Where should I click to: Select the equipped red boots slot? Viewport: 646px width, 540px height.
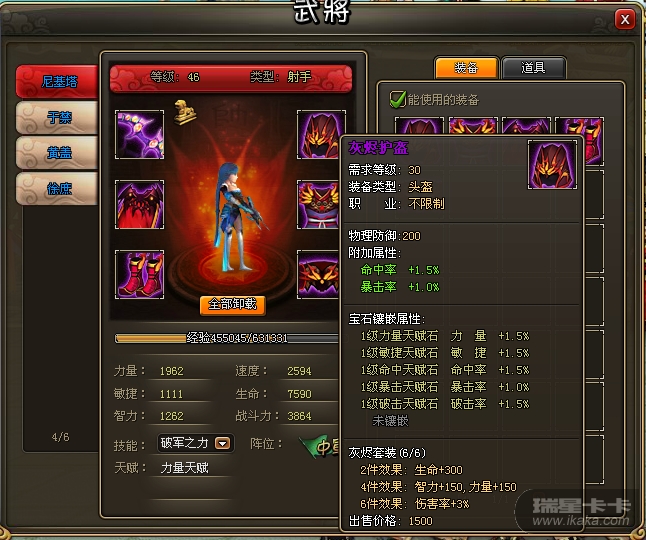139,274
